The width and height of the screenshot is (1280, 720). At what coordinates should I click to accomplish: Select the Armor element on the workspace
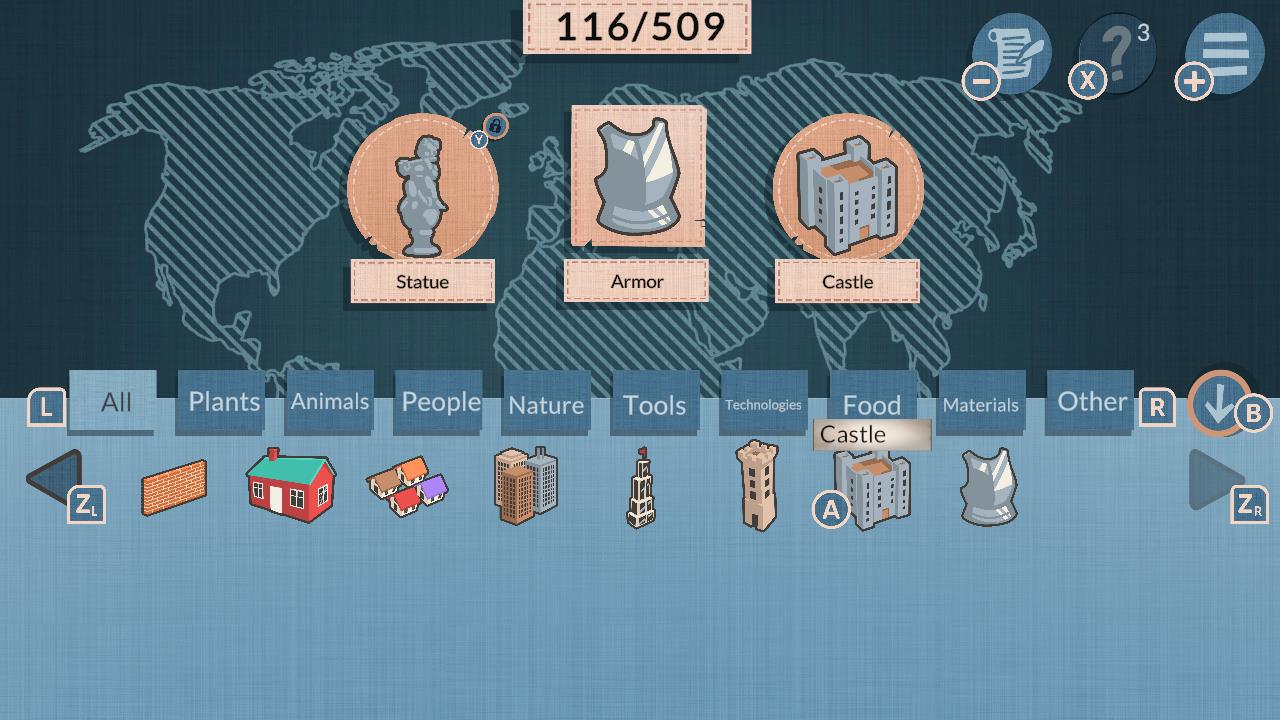tap(636, 182)
